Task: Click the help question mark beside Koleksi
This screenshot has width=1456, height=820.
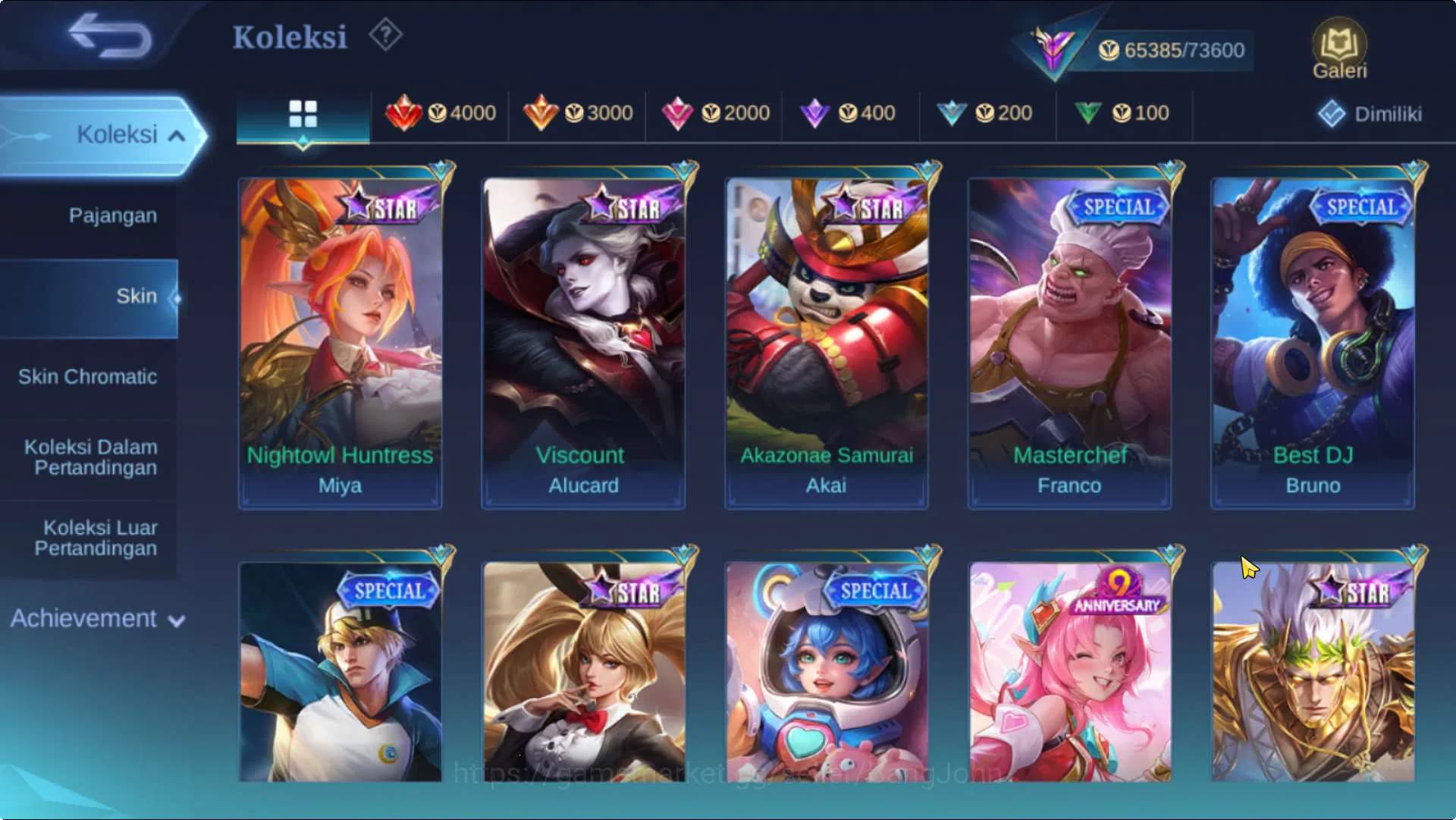Action: [x=385, y=35]
